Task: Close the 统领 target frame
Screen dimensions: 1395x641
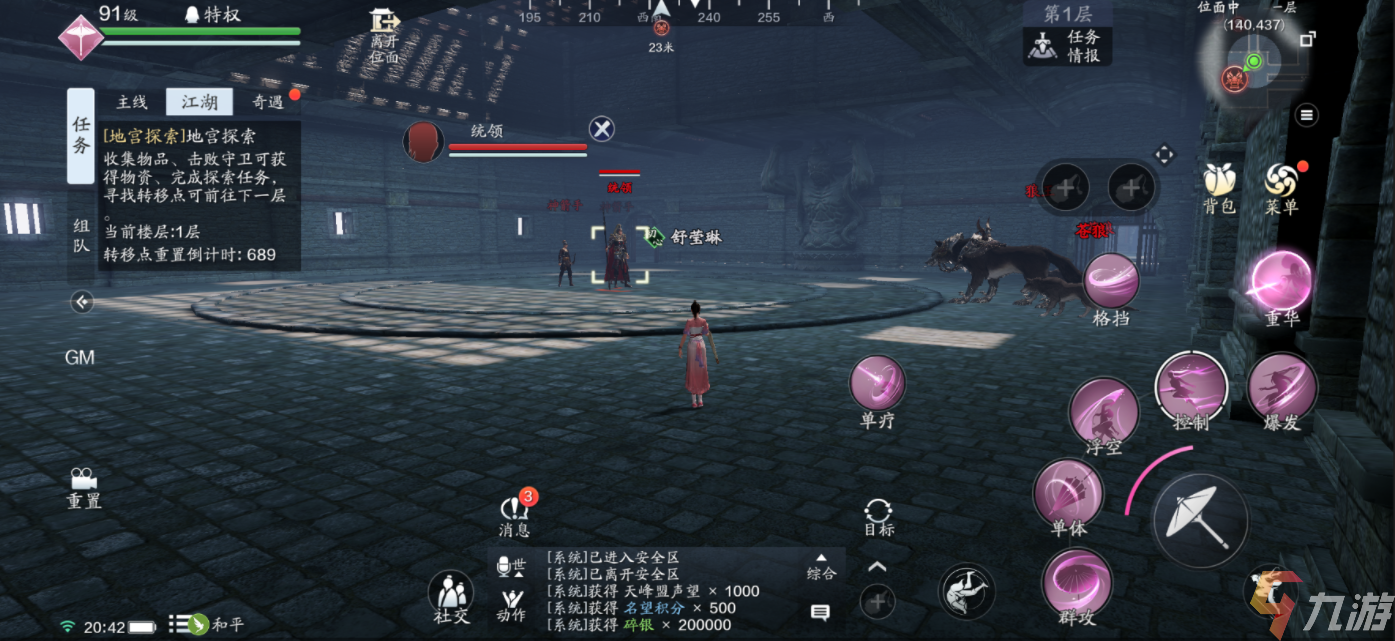Action: [601, 129]
